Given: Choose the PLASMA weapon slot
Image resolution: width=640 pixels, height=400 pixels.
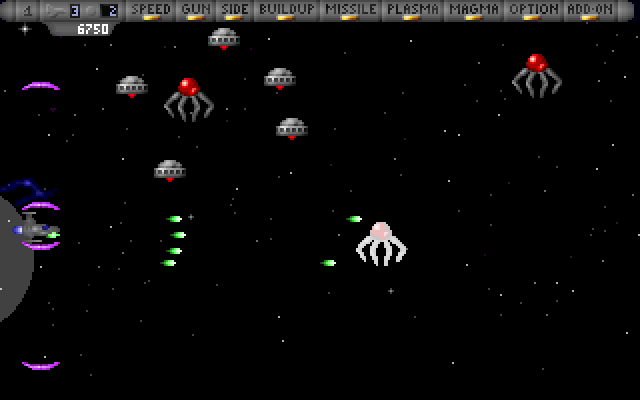Looking at the screenshot, I should pos(413,10).
